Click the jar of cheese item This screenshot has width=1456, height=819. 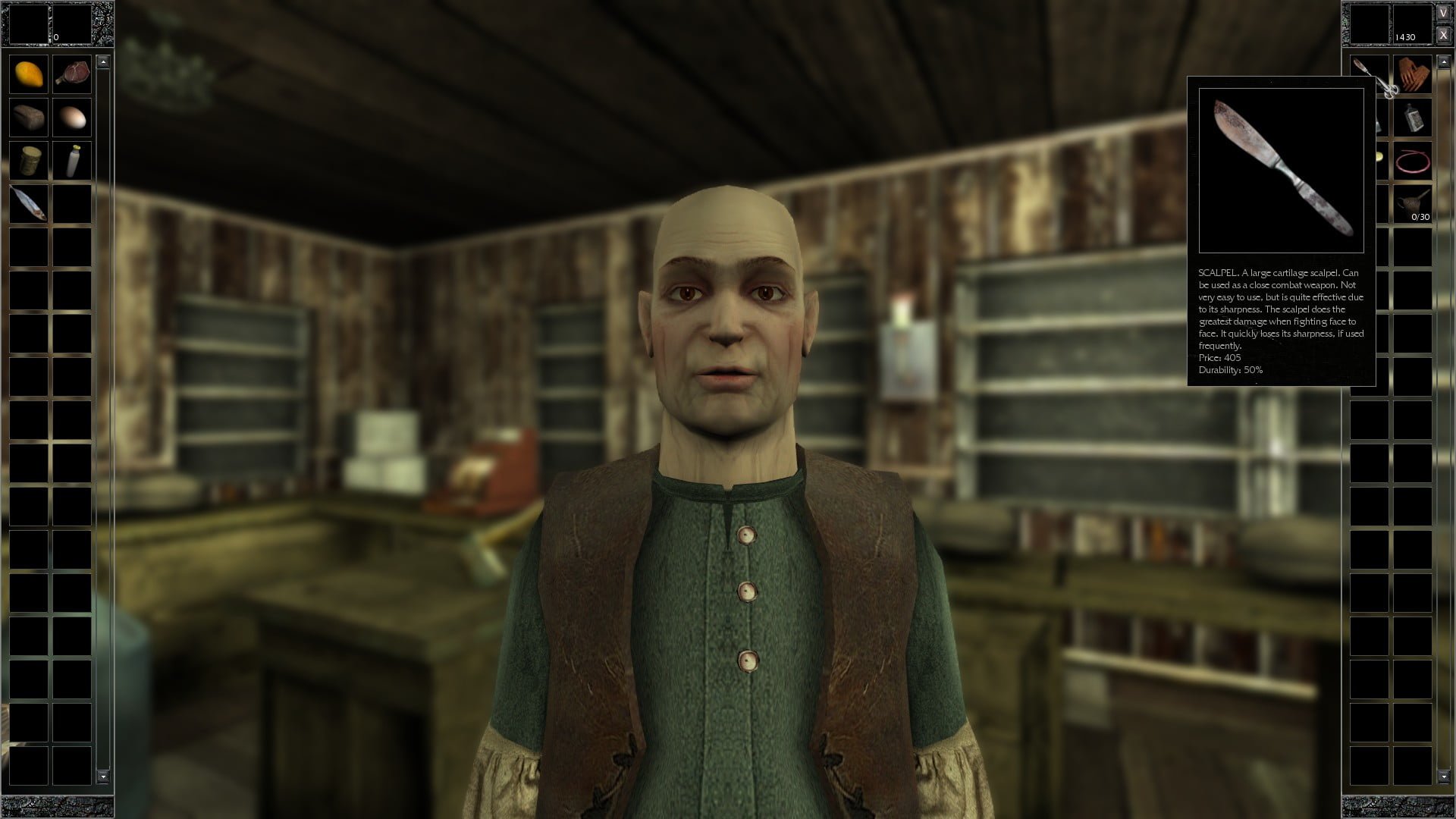[29, 160]
